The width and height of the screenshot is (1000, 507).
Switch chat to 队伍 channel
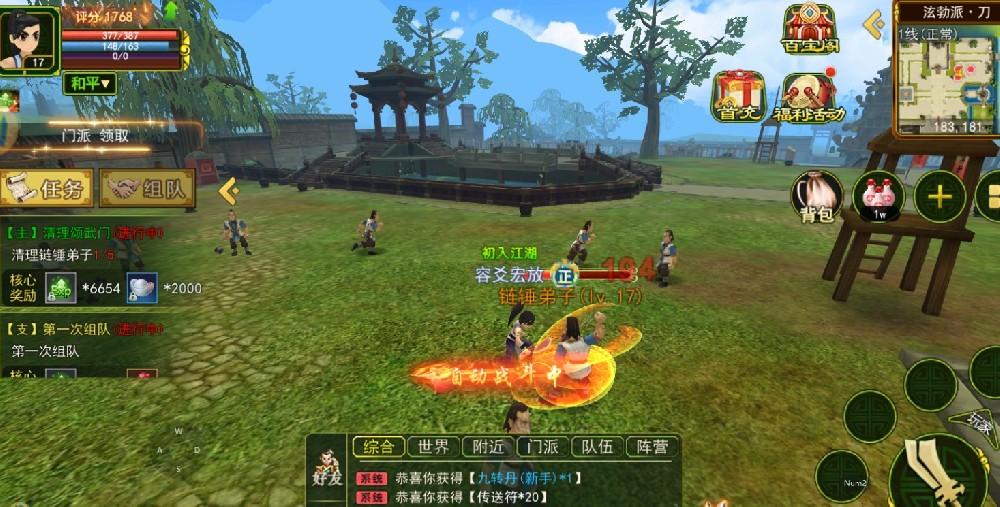598,447
